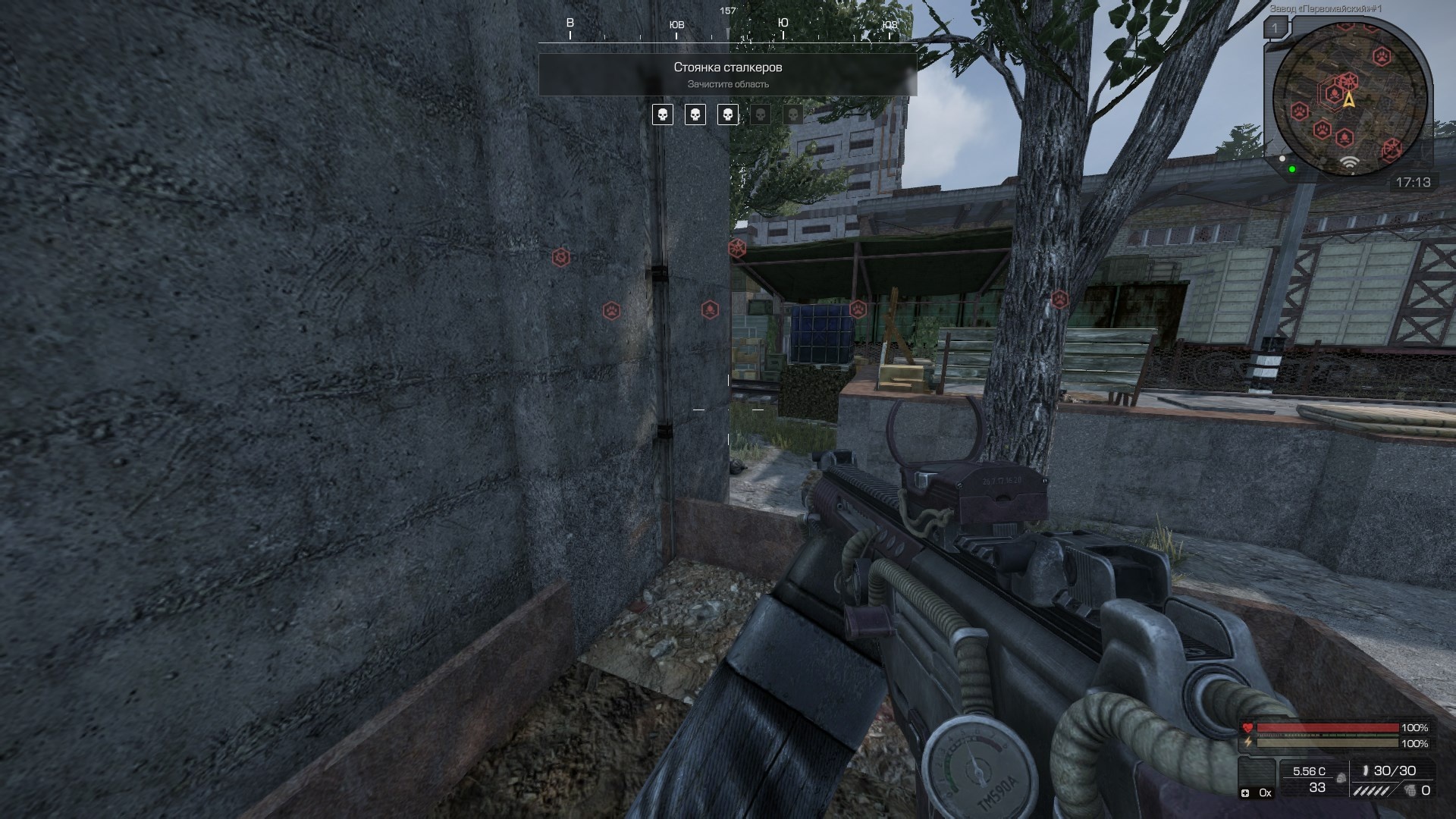Click the circular minimap
Viewport: 1456px width, 819px height.
pos(1350,99)
